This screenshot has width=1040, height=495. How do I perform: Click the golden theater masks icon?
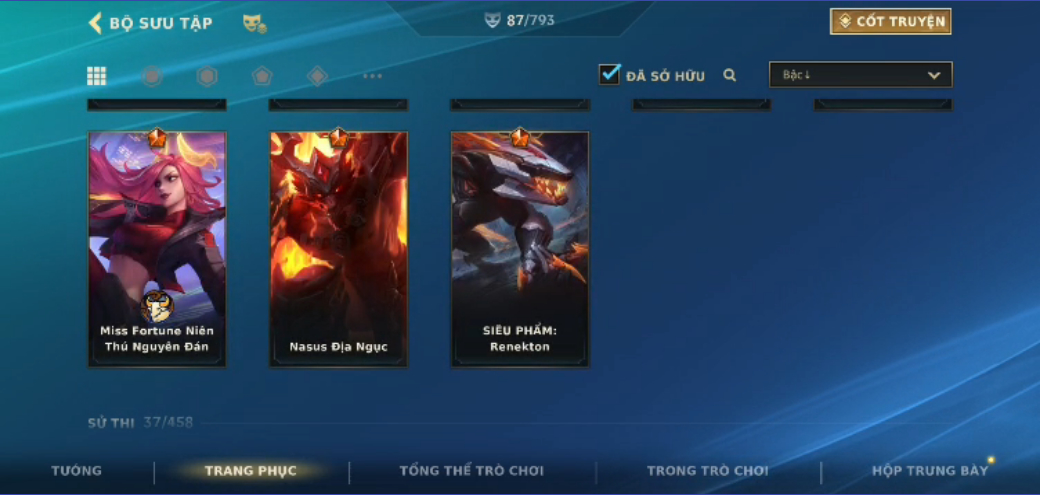[254, 23]
